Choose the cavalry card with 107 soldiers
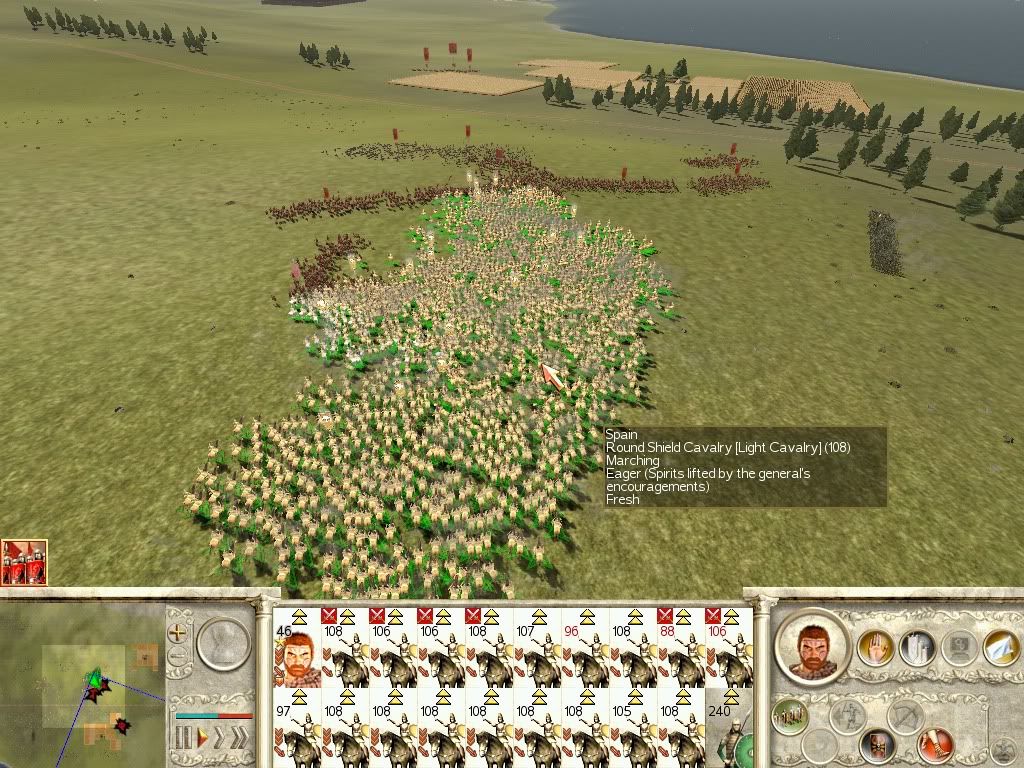This screenshot has width=1024, height=768. (x=537, y=647)
